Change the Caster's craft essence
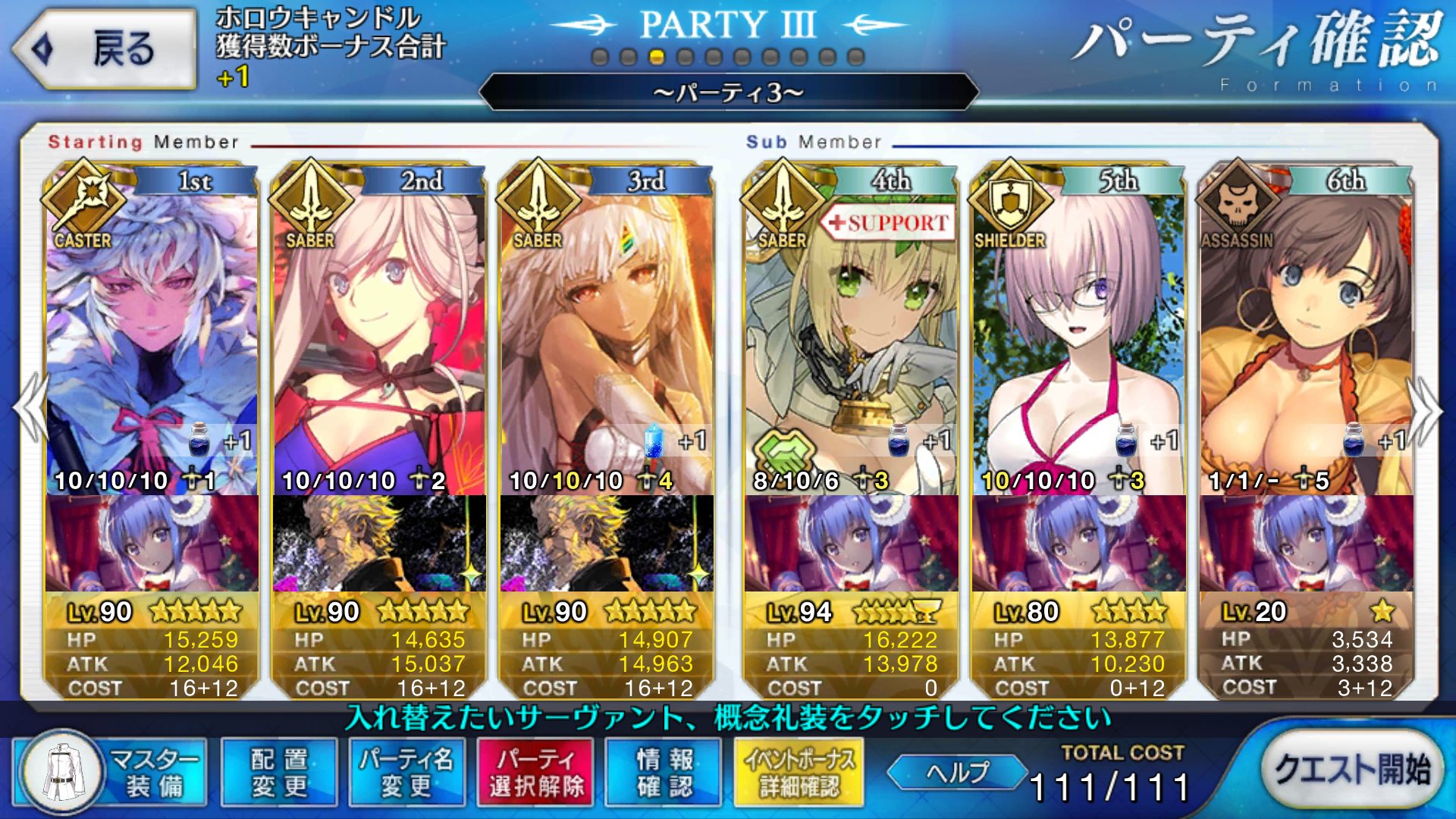The image size is (1456, 819). pyautogui.click(x=152, y=543)
